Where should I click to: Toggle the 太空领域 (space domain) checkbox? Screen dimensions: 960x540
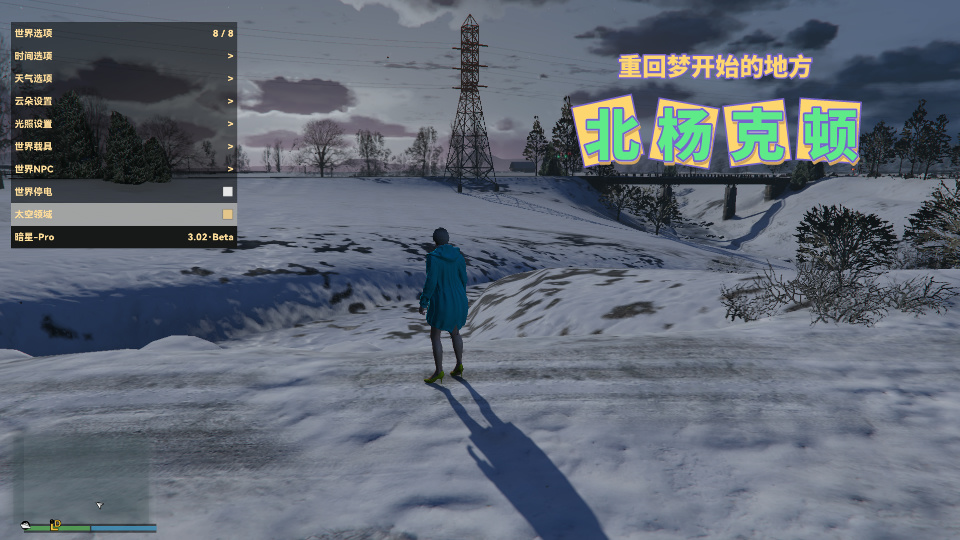pos(228,214)
